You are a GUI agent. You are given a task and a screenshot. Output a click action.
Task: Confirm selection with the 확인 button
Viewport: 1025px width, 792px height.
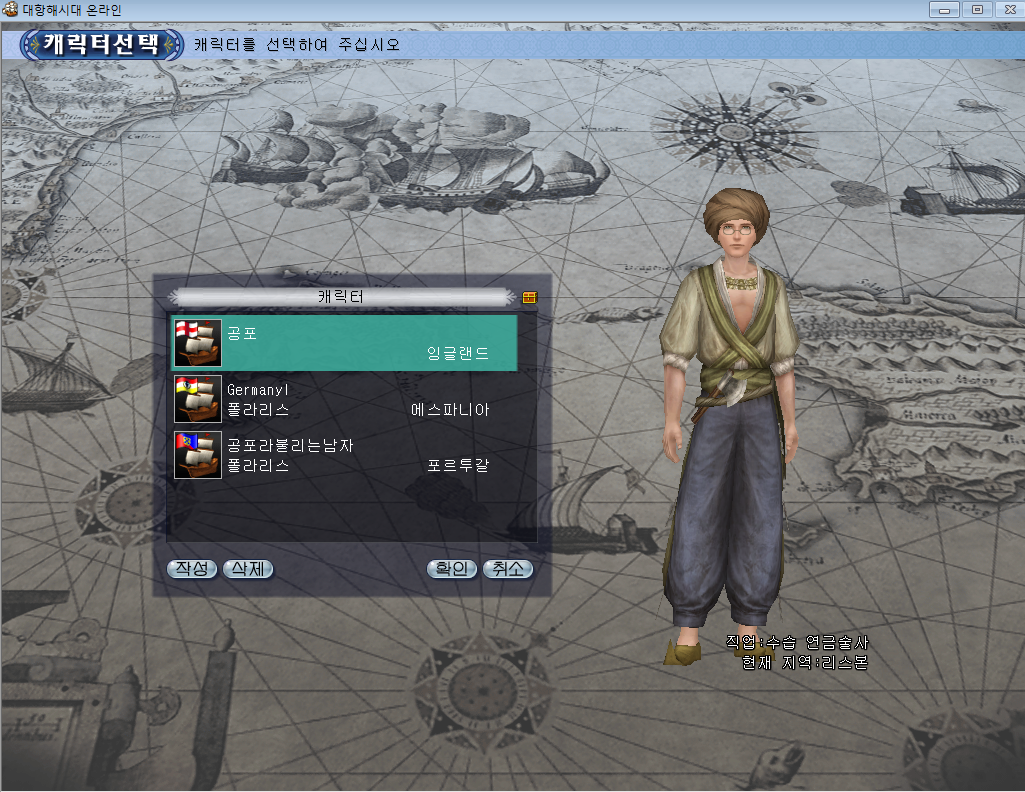click(451, 569)
